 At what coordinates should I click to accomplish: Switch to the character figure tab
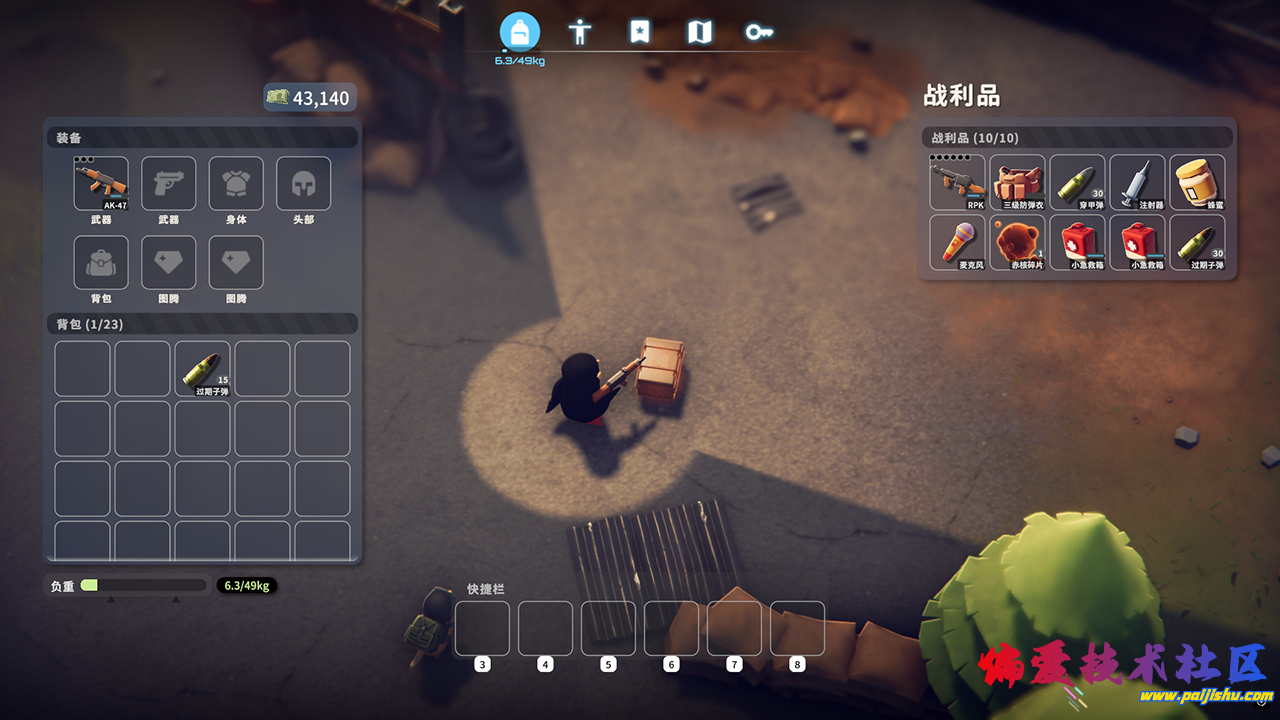pos(579,32)
